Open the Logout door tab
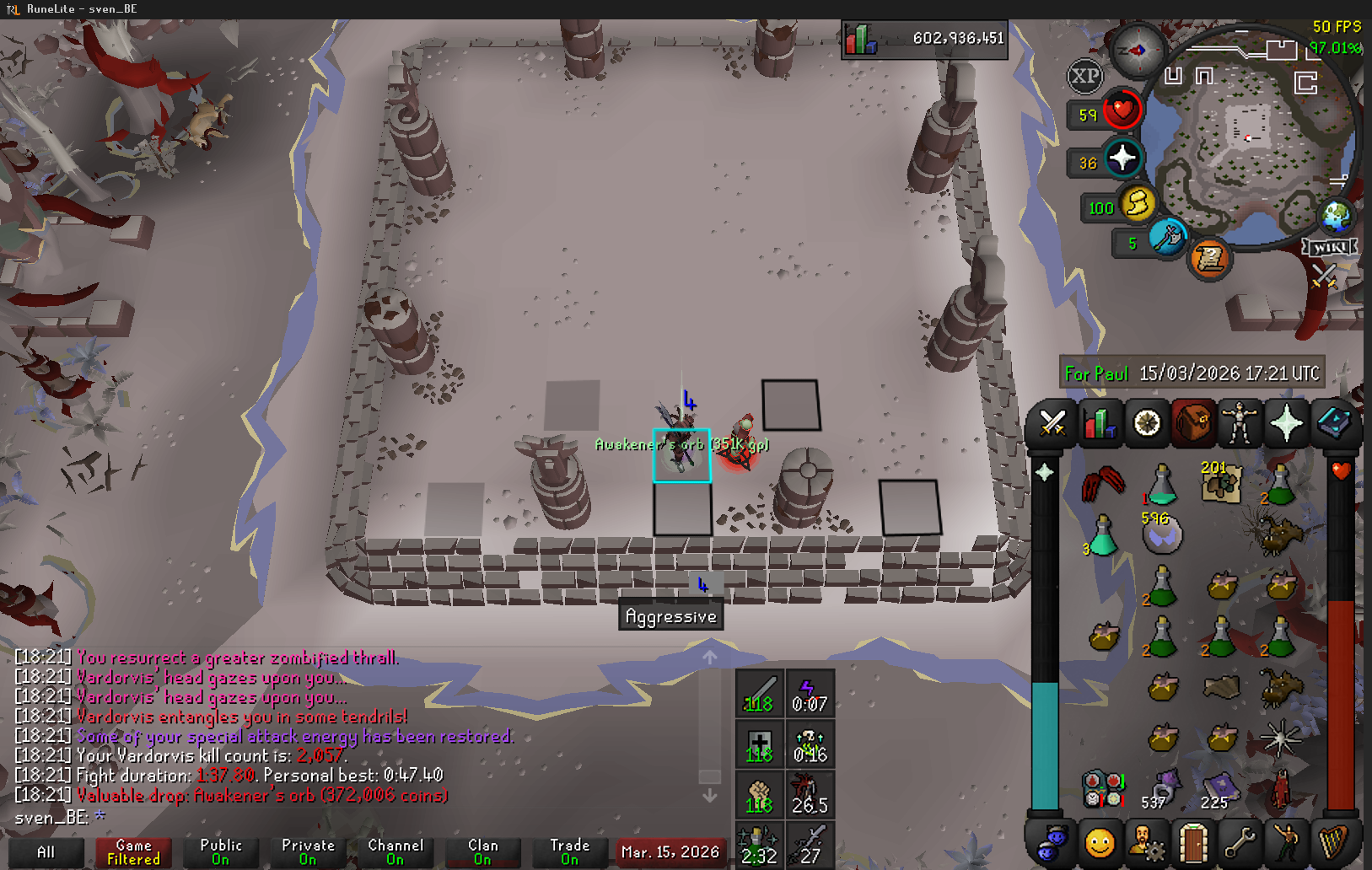Viewport: 1372px width, 870px height. point(1193,842)
